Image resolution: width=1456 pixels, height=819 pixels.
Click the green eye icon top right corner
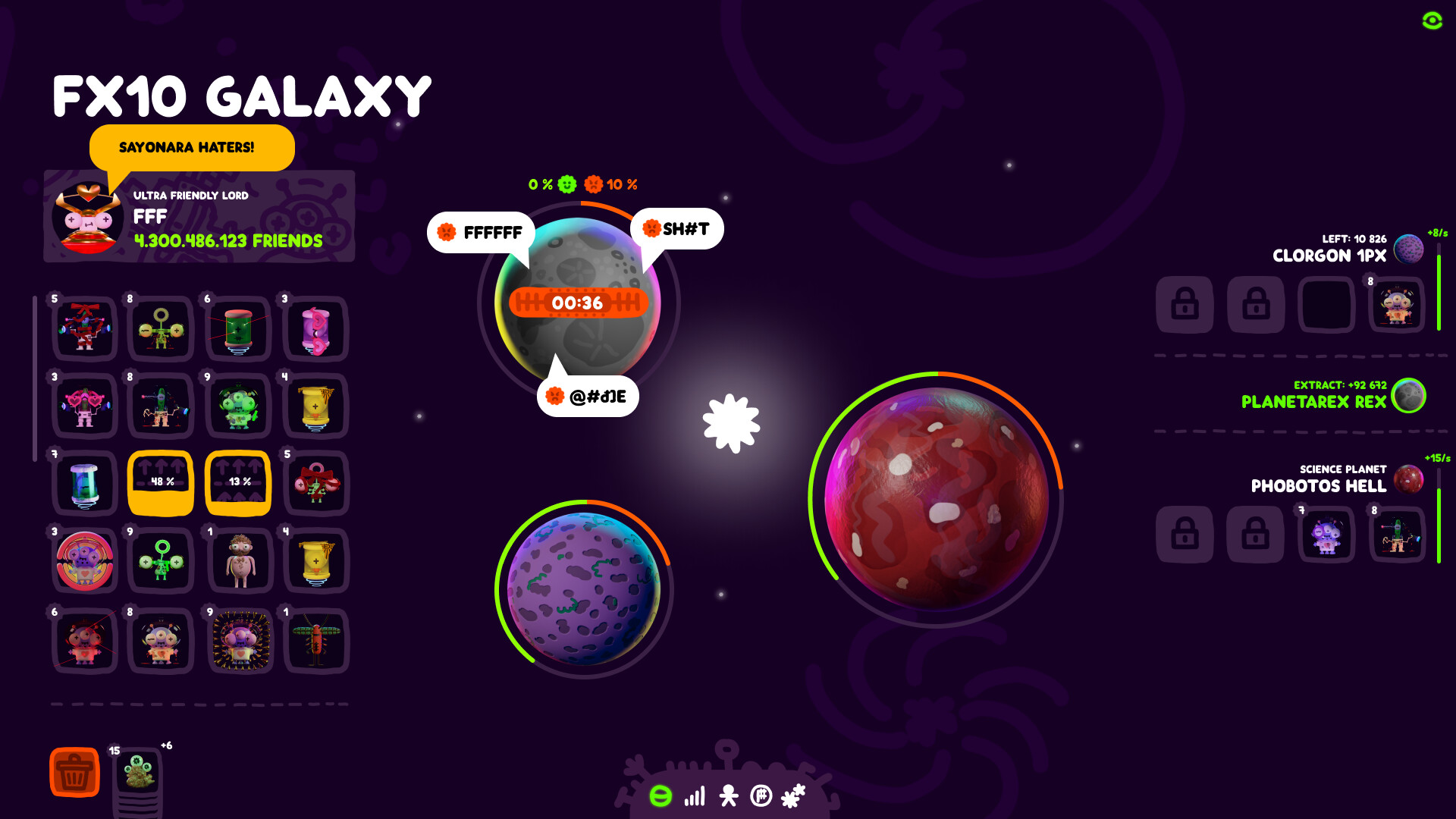coord(1431,22)
